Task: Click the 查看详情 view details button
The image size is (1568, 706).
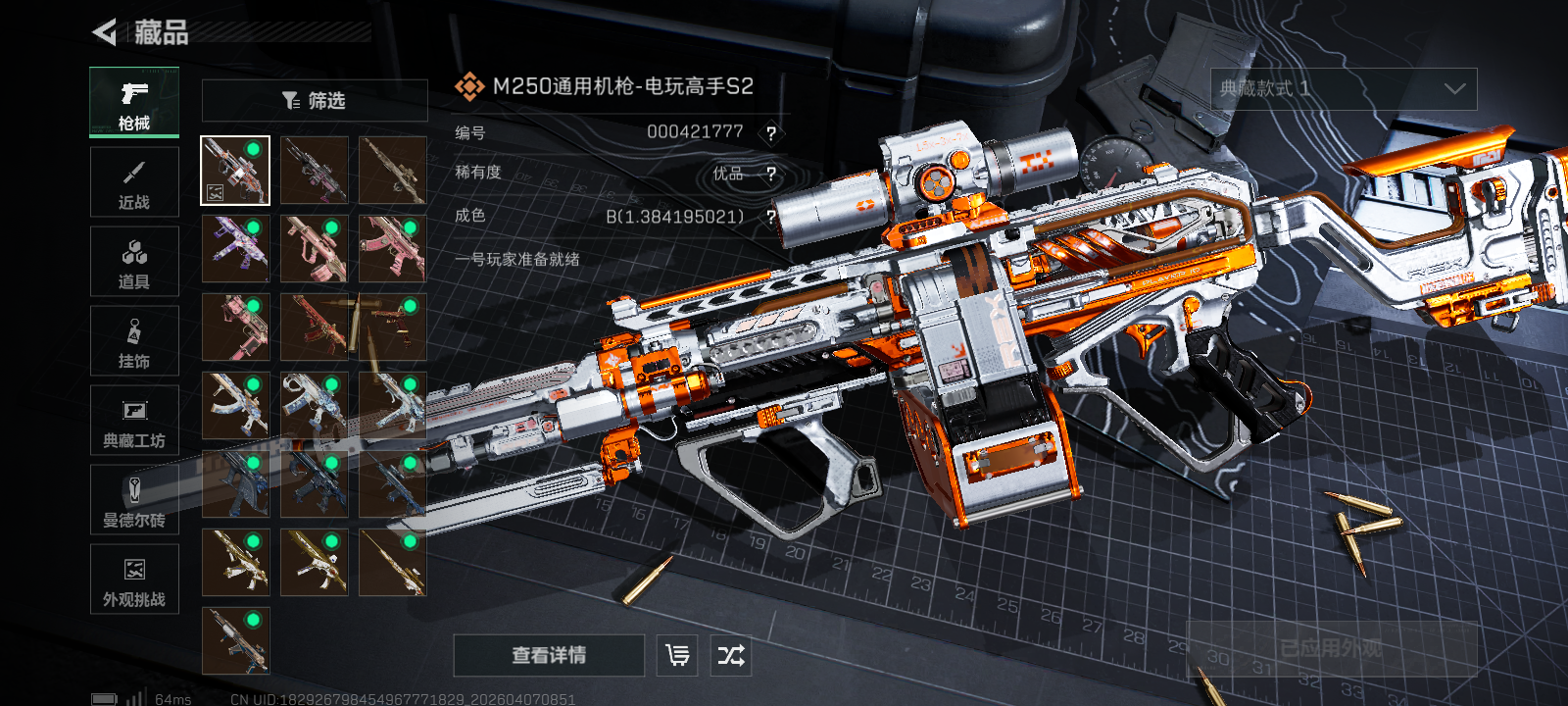Action: pos(549,655)
